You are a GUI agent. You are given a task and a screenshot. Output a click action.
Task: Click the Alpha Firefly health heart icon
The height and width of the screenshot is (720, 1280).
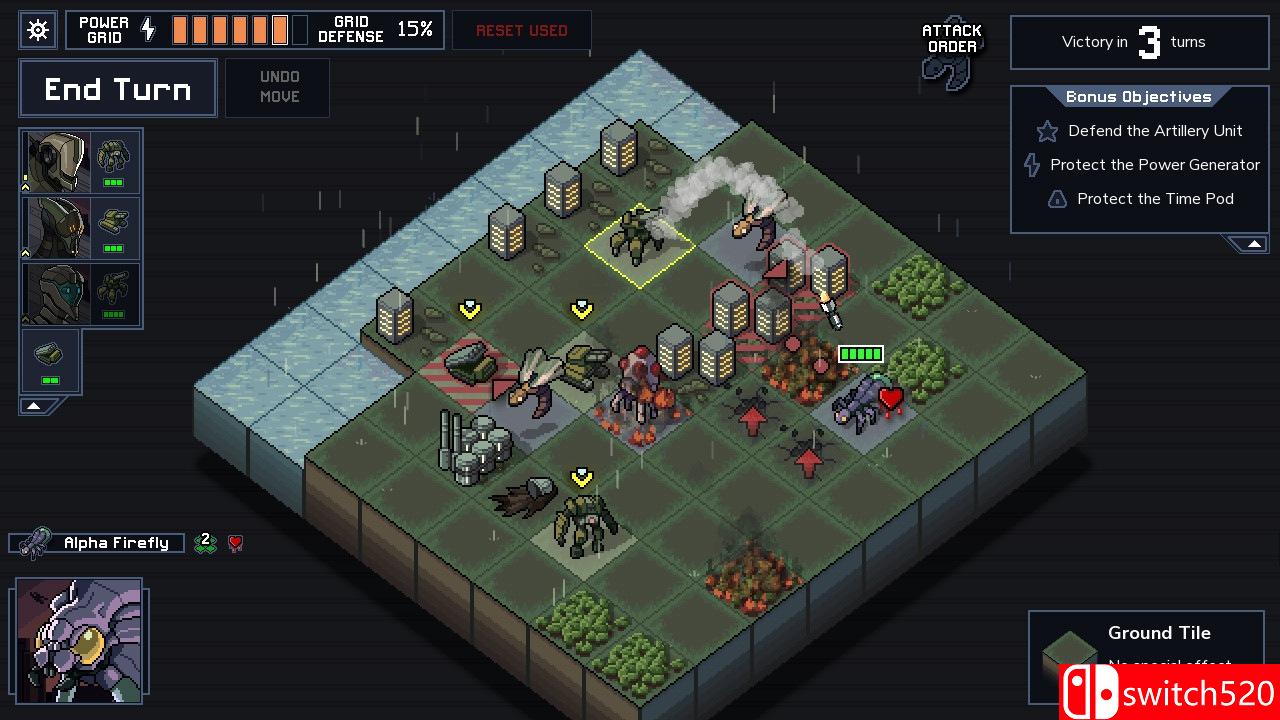[x=234, y=542]
